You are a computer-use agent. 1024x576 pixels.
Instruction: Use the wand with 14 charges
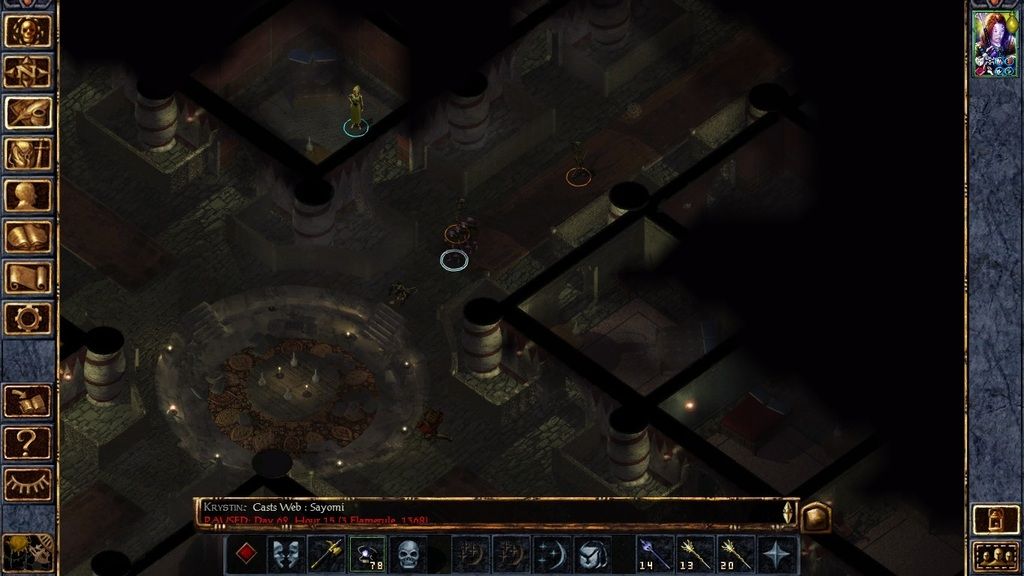(654, 554)
